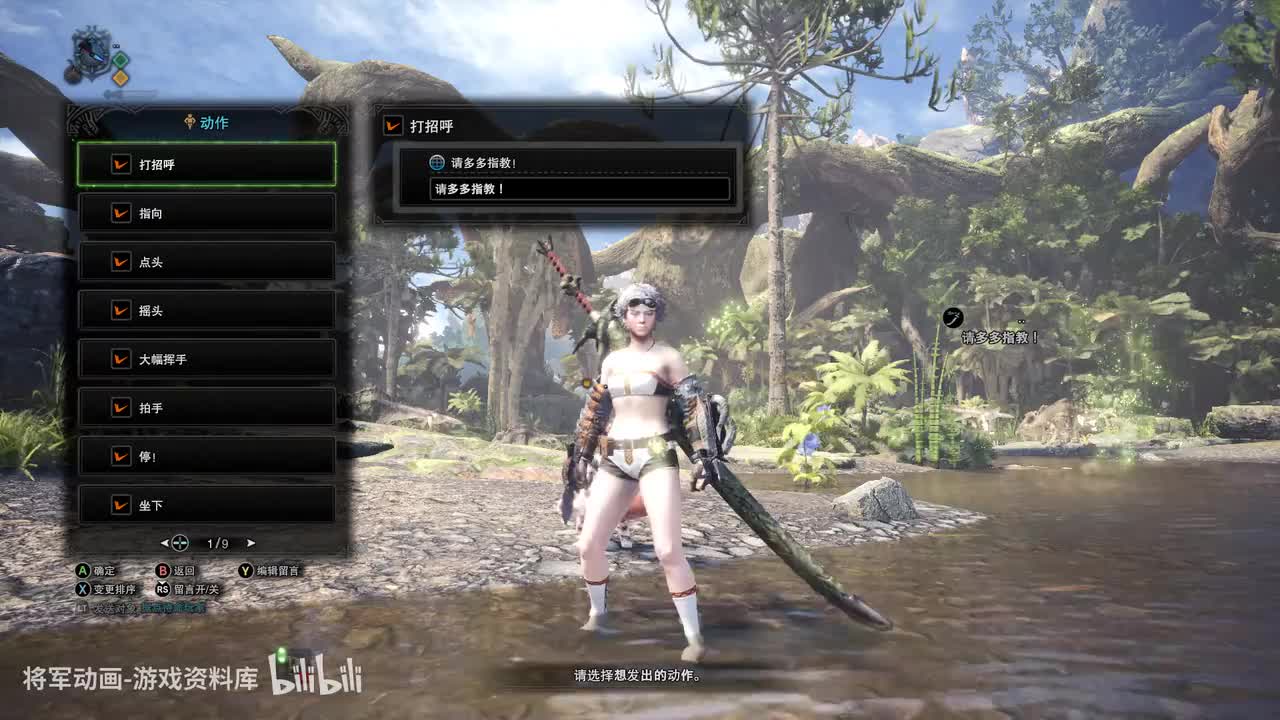Click the 请多多指教! message text field
This screenshot has height=720, width=1280.
click(x=579, y=189)
